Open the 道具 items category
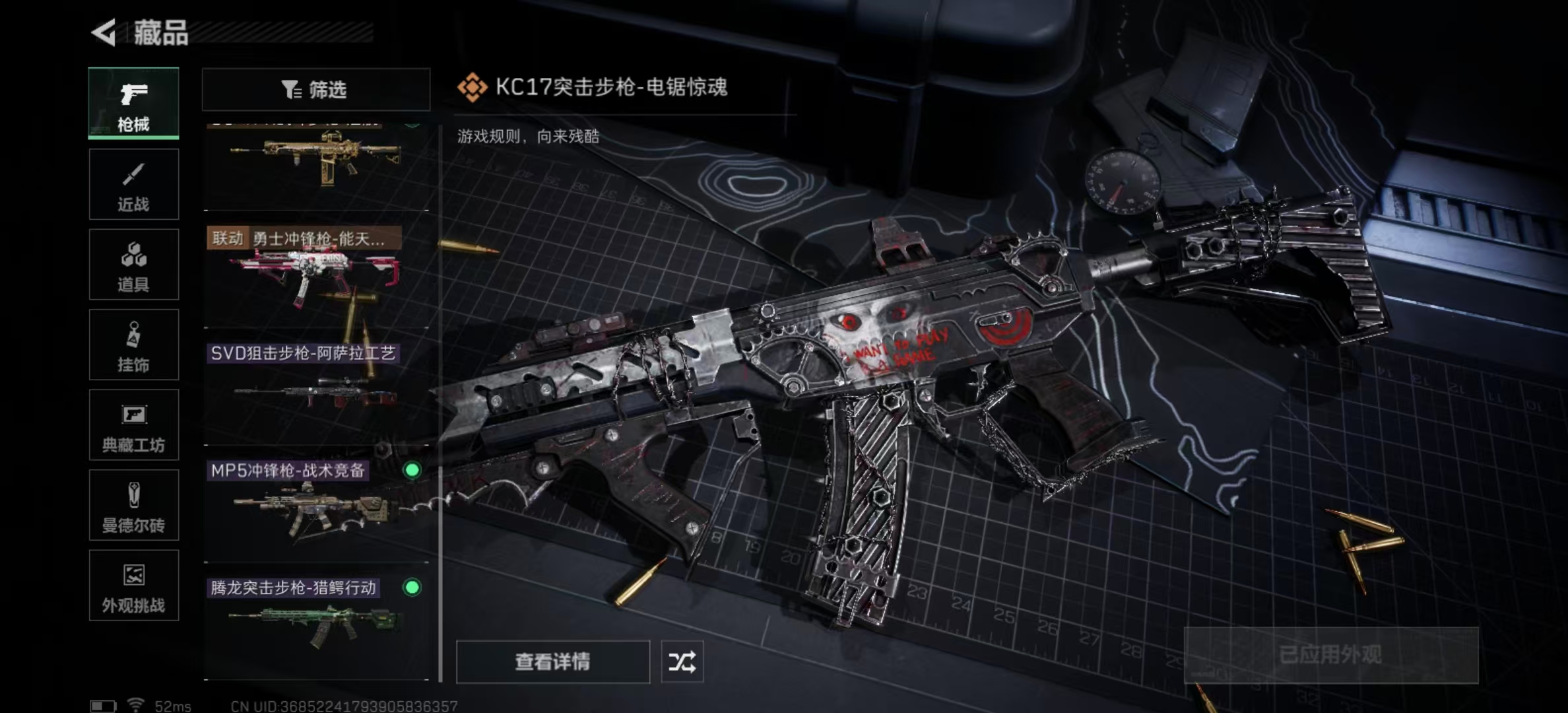 point(133,264)
